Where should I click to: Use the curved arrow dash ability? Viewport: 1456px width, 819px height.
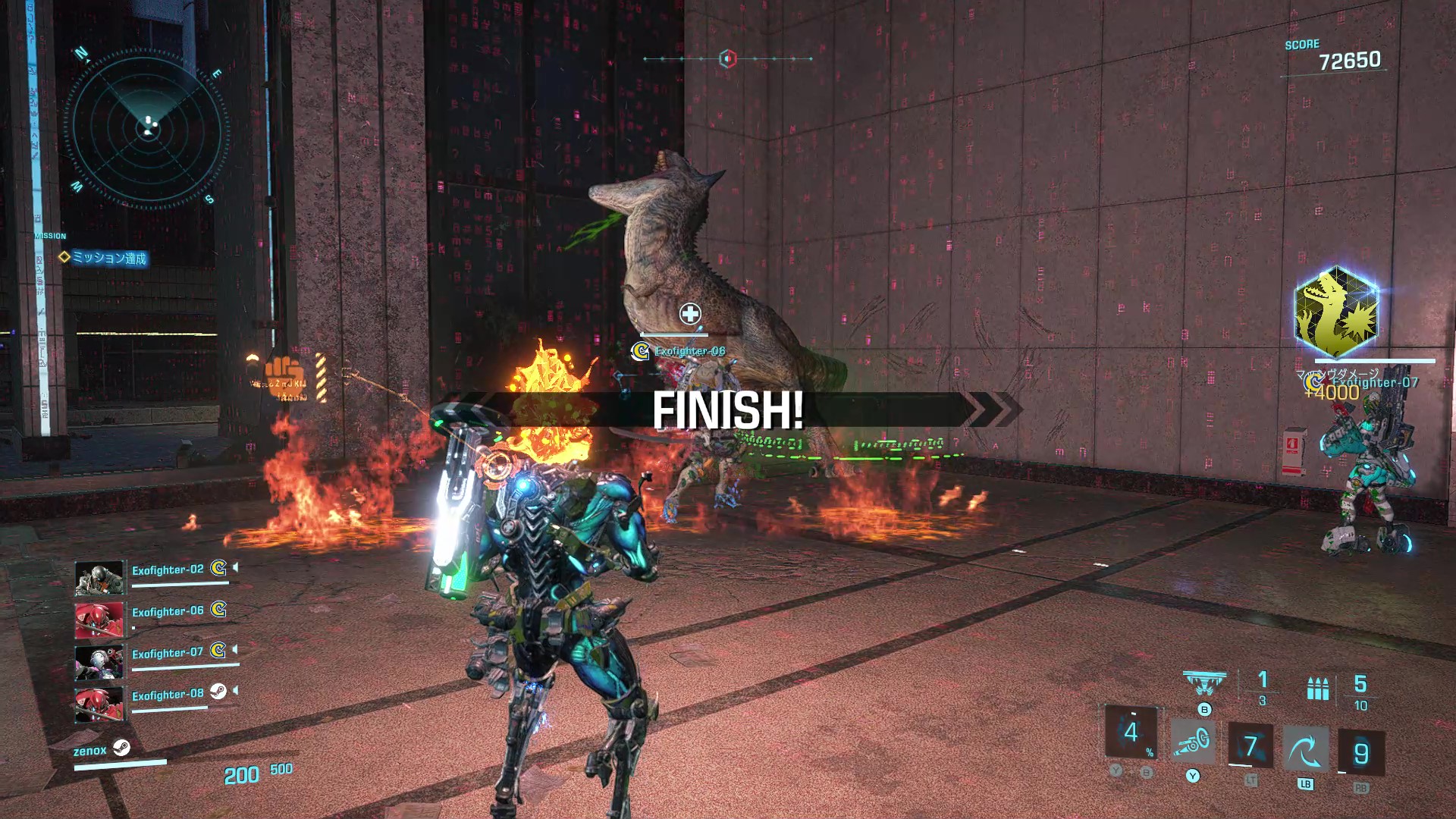[1305, 751]
